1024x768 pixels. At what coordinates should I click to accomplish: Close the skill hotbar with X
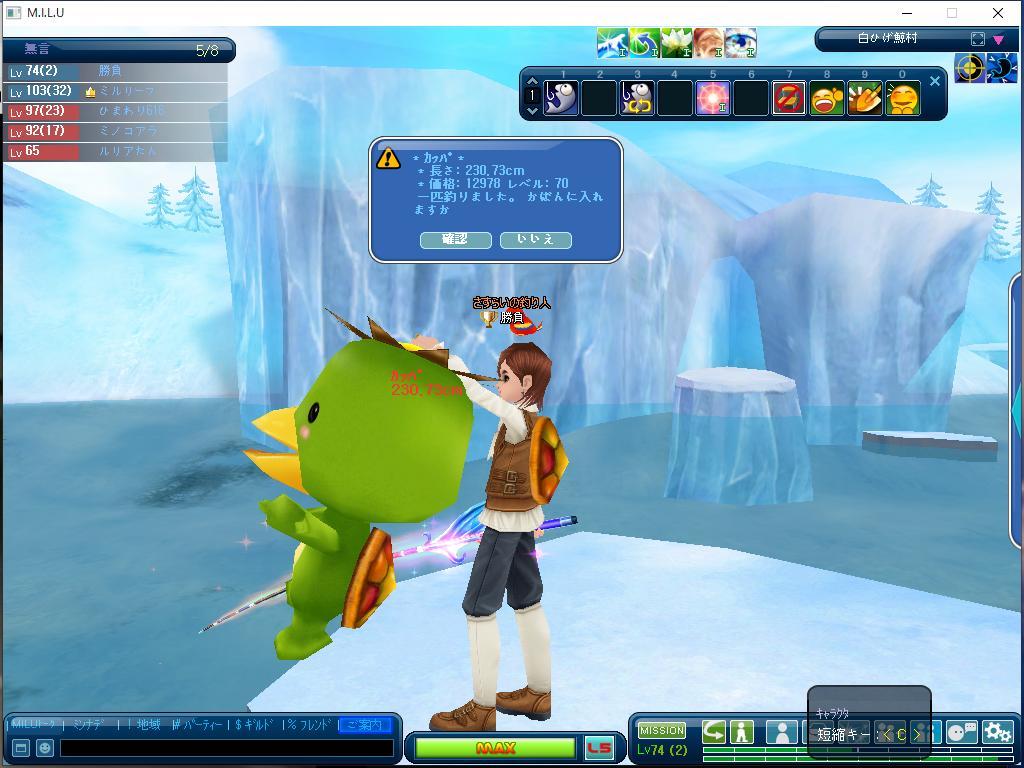[x=935, y=82]
